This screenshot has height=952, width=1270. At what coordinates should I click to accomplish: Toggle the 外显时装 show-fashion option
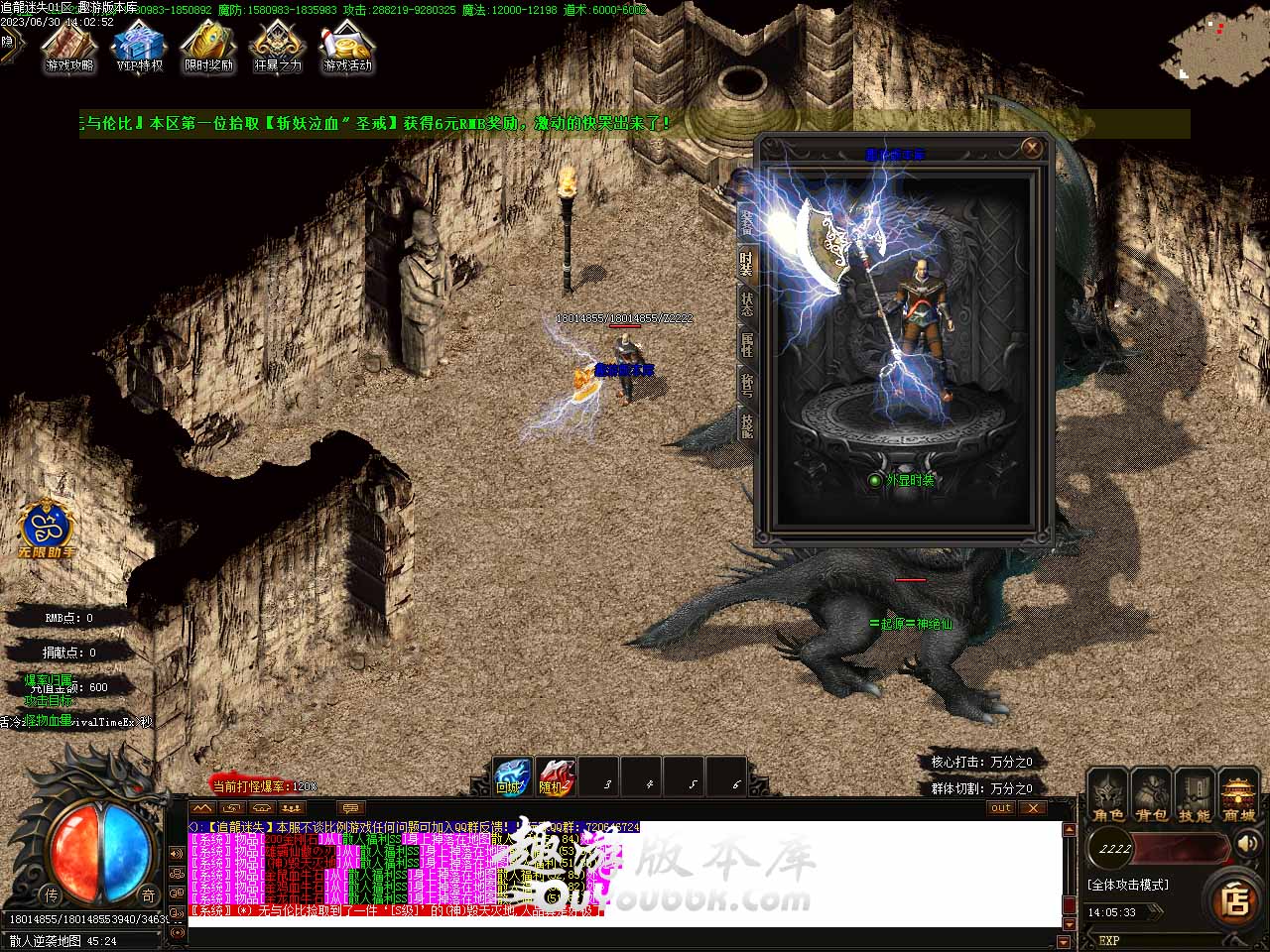875,480
